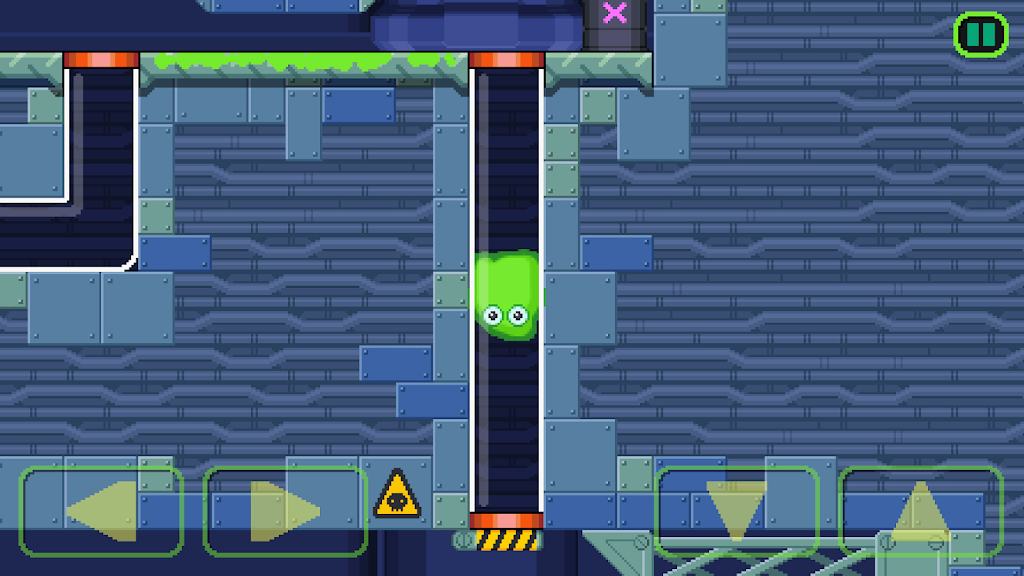Image resolution: width=1024 pixels, height=576 pixels.
Task: Tap the left arrow movement button
Action: click(x=101, y=511)
